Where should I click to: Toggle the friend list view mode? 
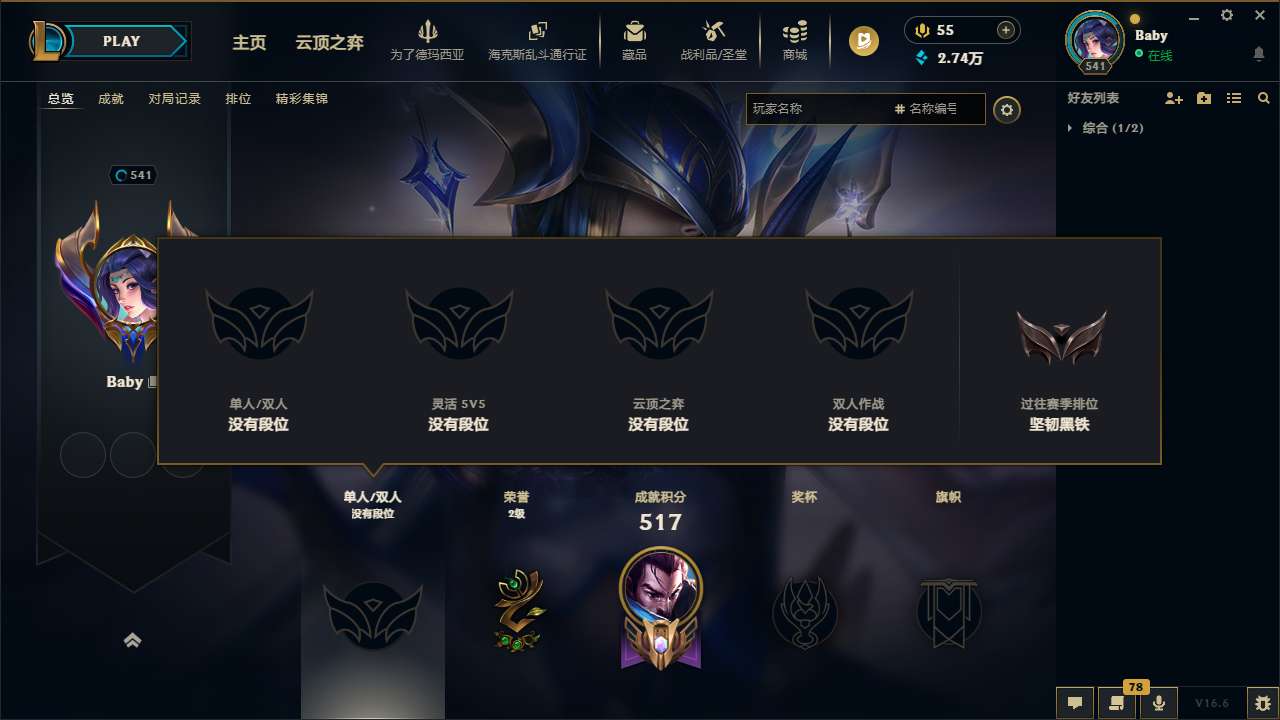(1234, 98)
